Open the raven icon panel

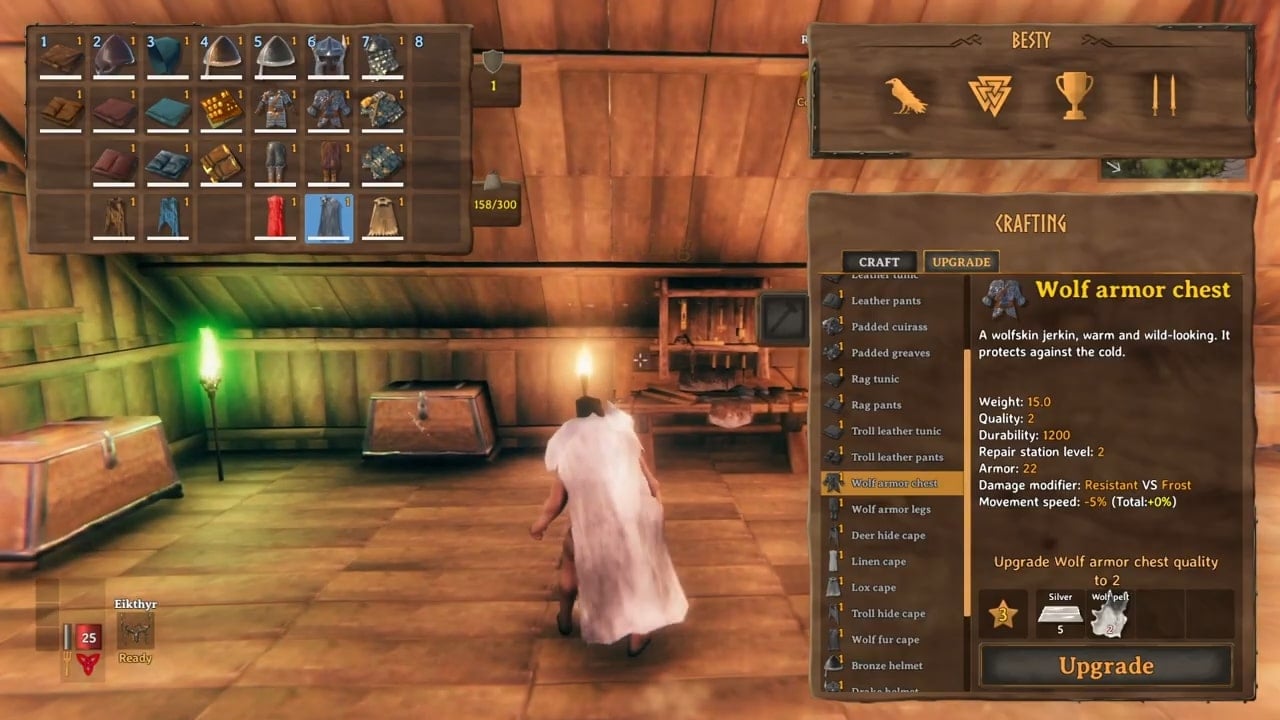coord(906,96)
